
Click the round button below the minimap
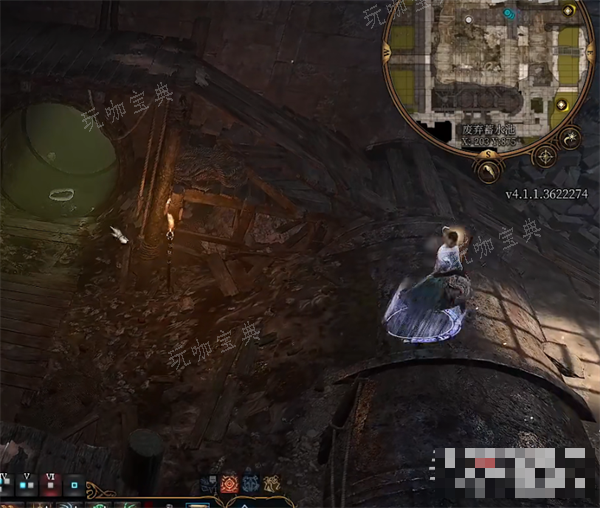point(490,172)
